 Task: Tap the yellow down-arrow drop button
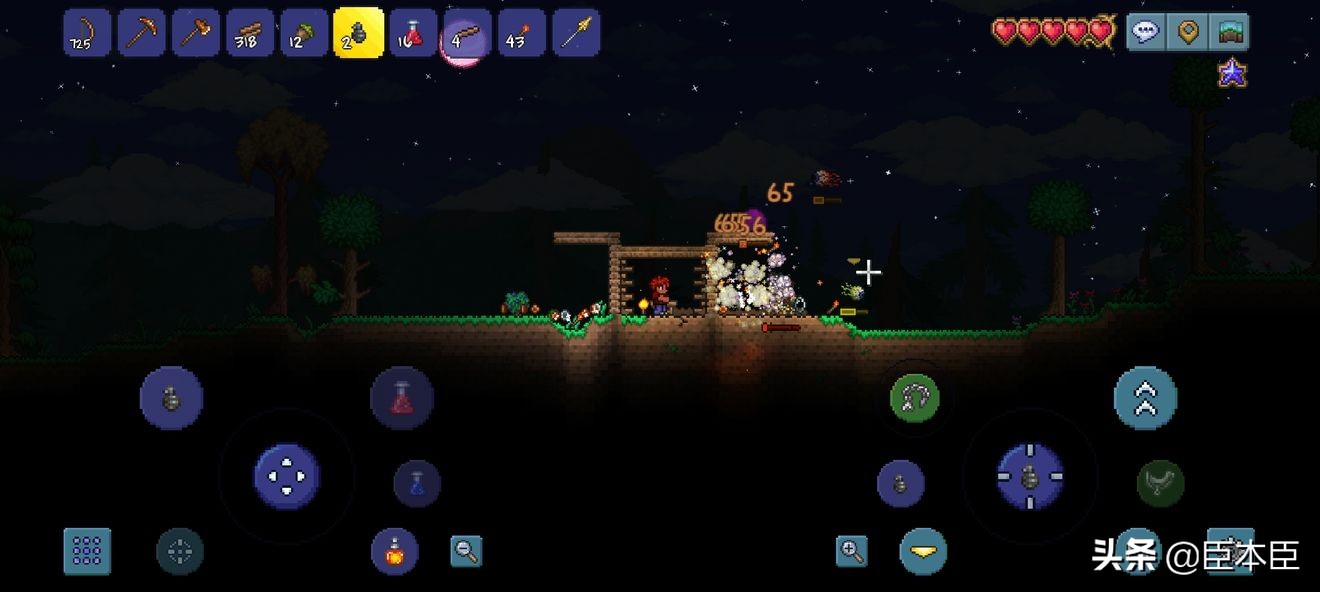pos(923,551)
